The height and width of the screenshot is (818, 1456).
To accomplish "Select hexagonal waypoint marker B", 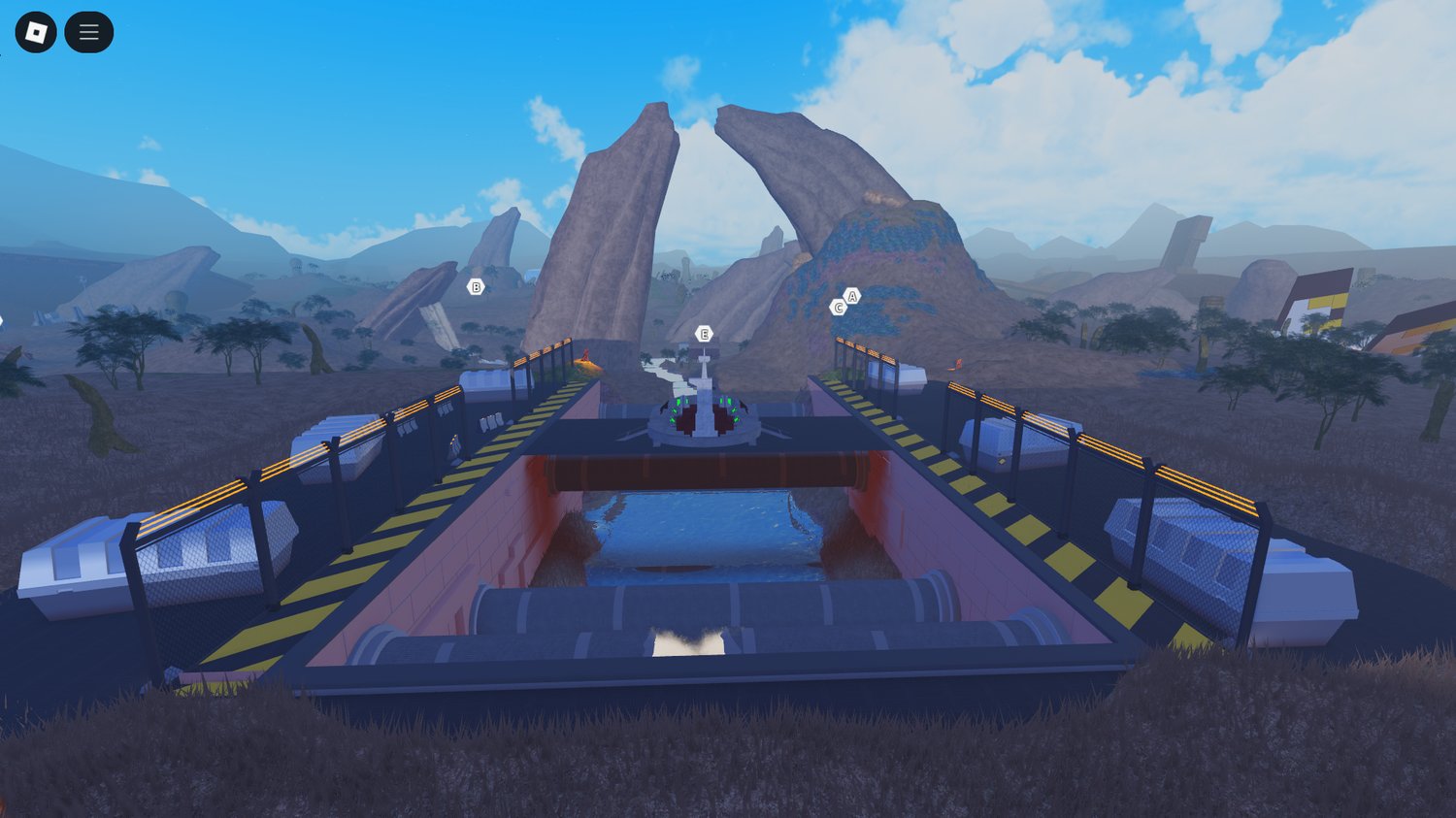I will pyautogui.click(x=476, y=286).
